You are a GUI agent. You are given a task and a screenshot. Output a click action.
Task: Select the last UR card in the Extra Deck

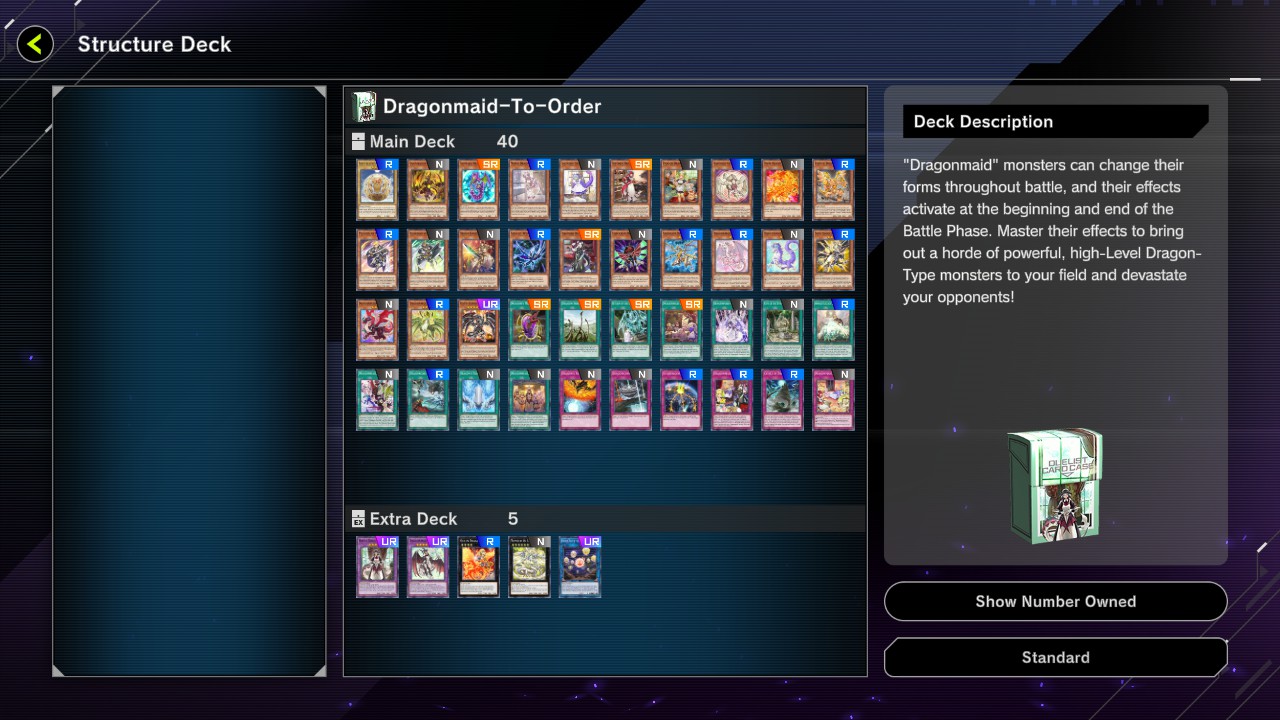[x=580, y=567]
